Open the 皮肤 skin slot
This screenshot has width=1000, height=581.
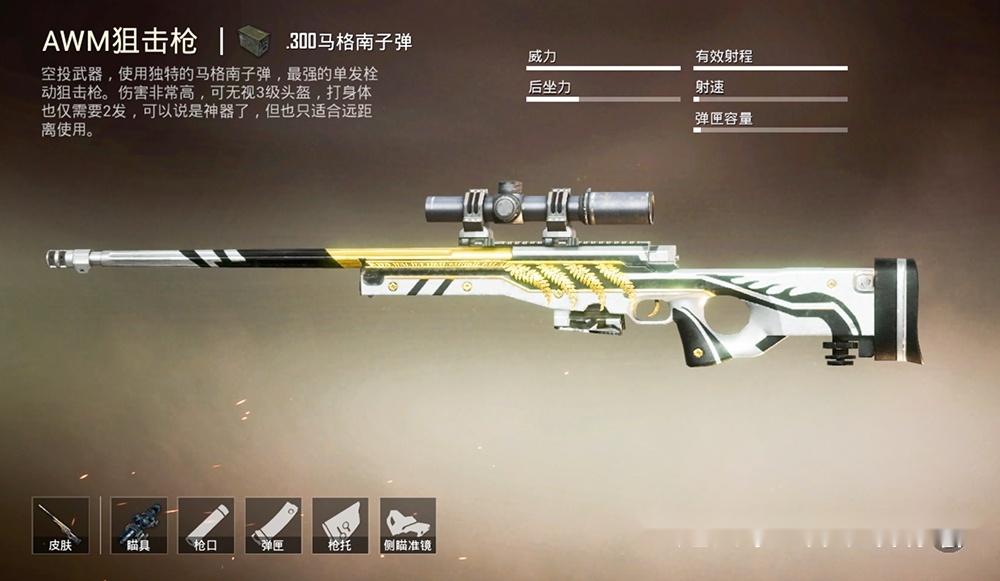[61, 525]
